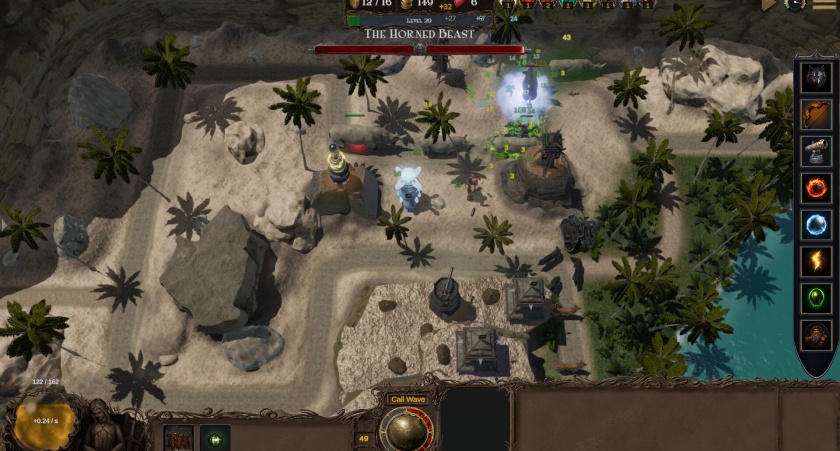Image resolution: width=840 pixels, height=451 pixels.
Task: Activate the lightning bolt ability
Action: point(816,262)
